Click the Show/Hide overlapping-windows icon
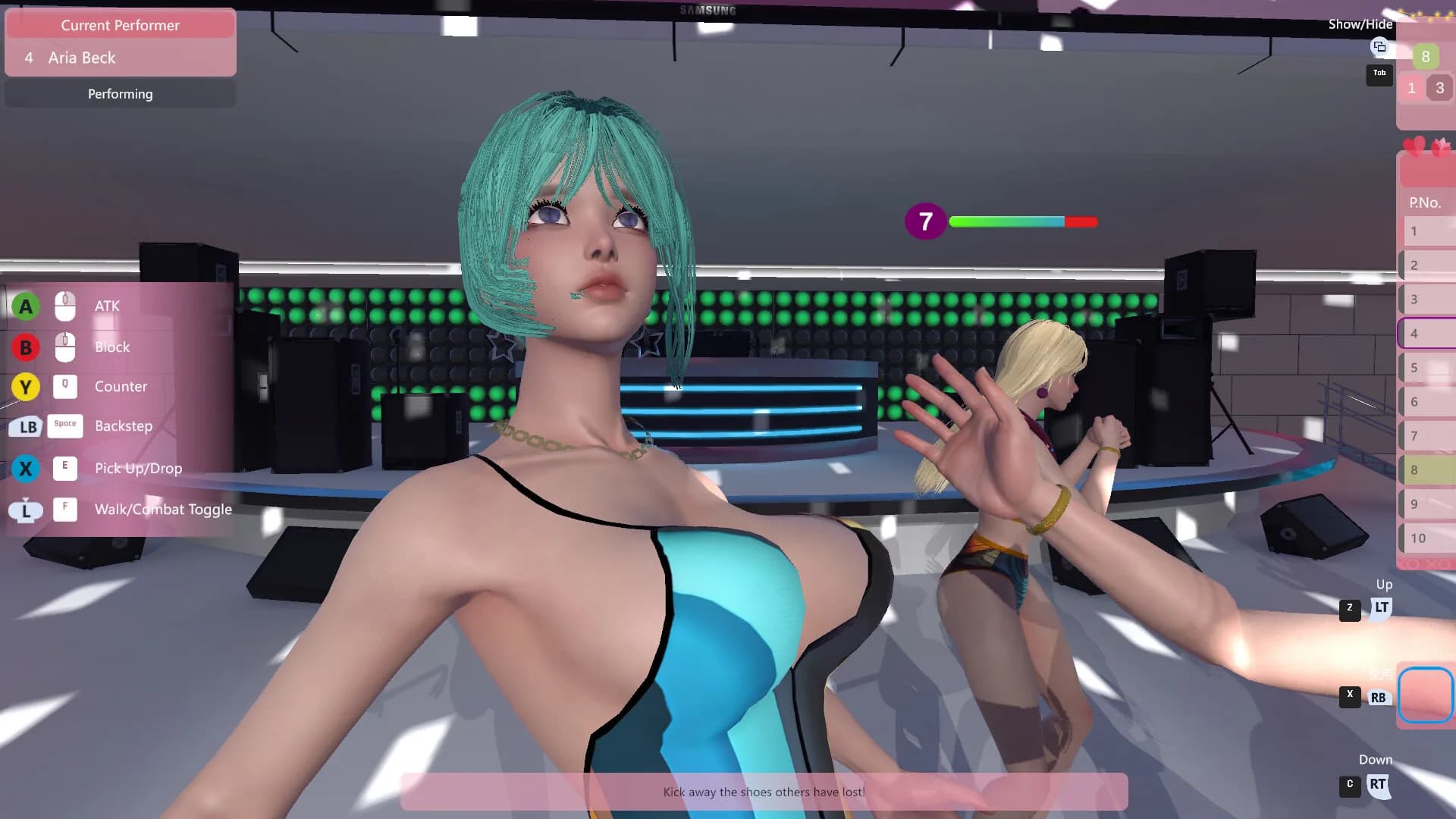This screenshot has width=1456, height=819. click(x=1380, y=47)
